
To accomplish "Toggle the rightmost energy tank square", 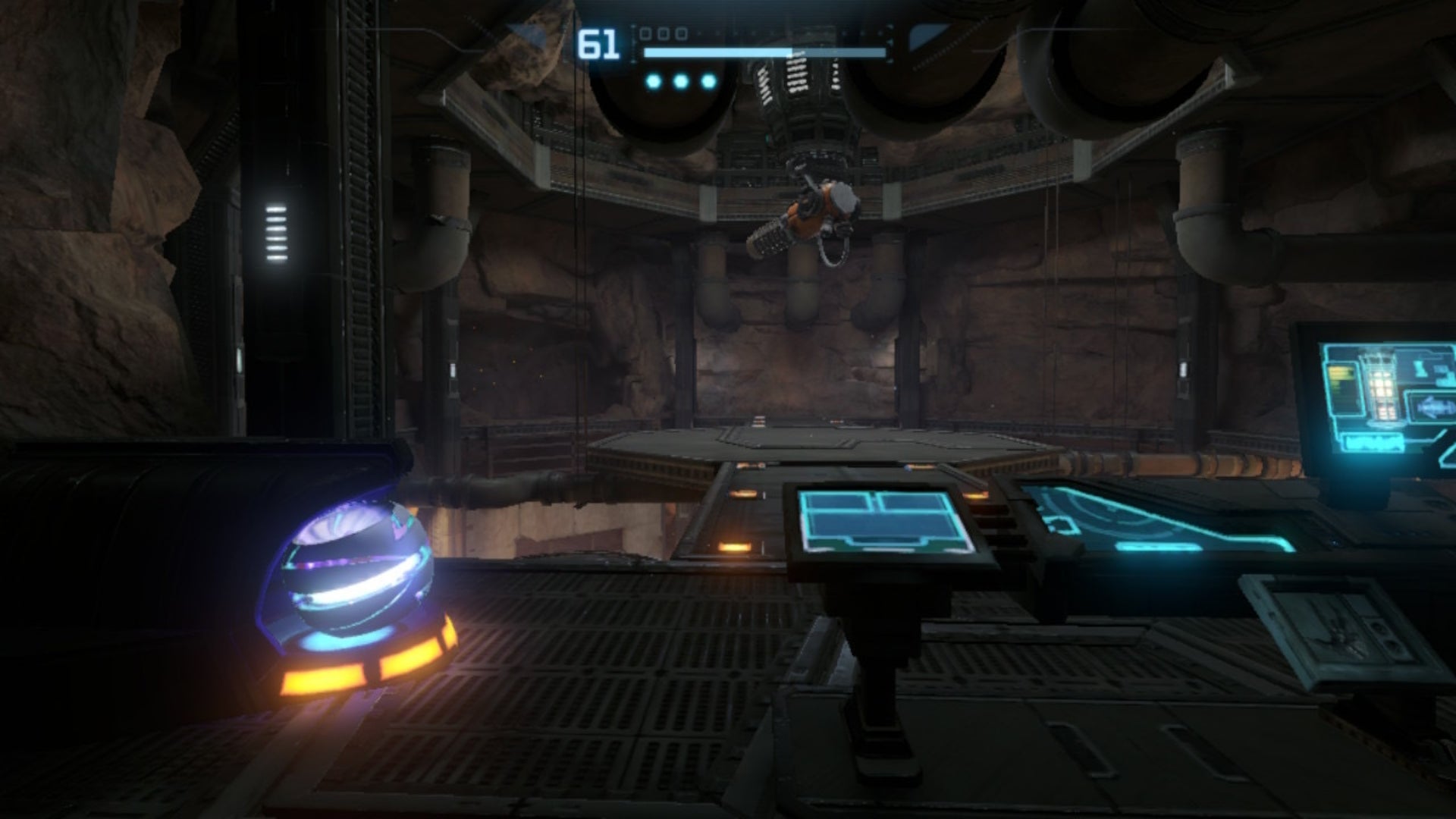I will coord(682,33).
